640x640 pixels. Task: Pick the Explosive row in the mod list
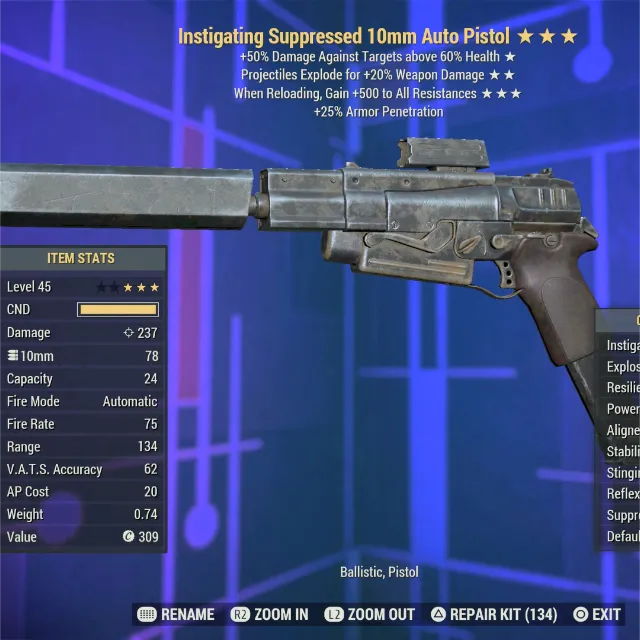[x=622, y=366]
